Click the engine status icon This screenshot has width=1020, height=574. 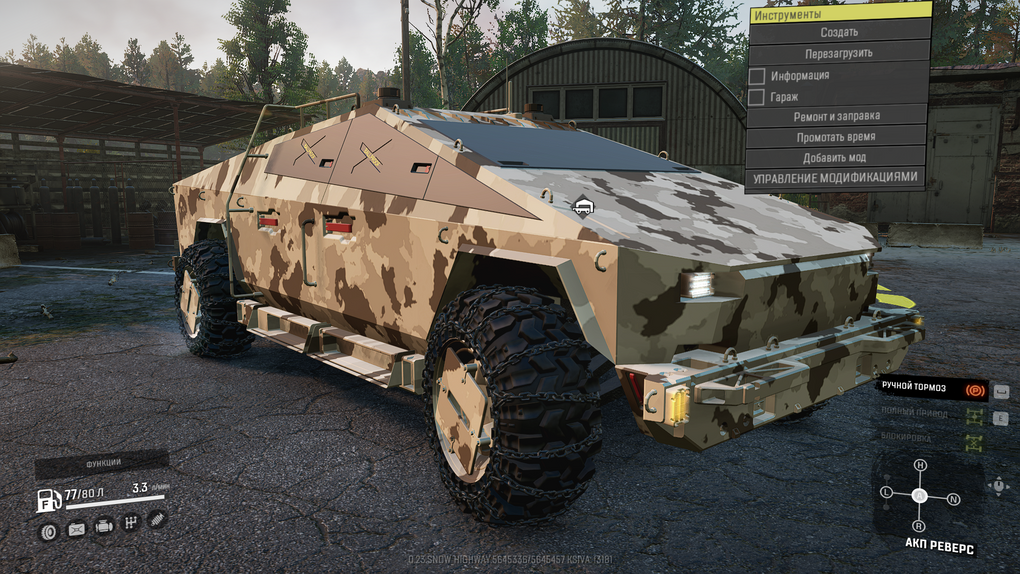coord(103,526)
